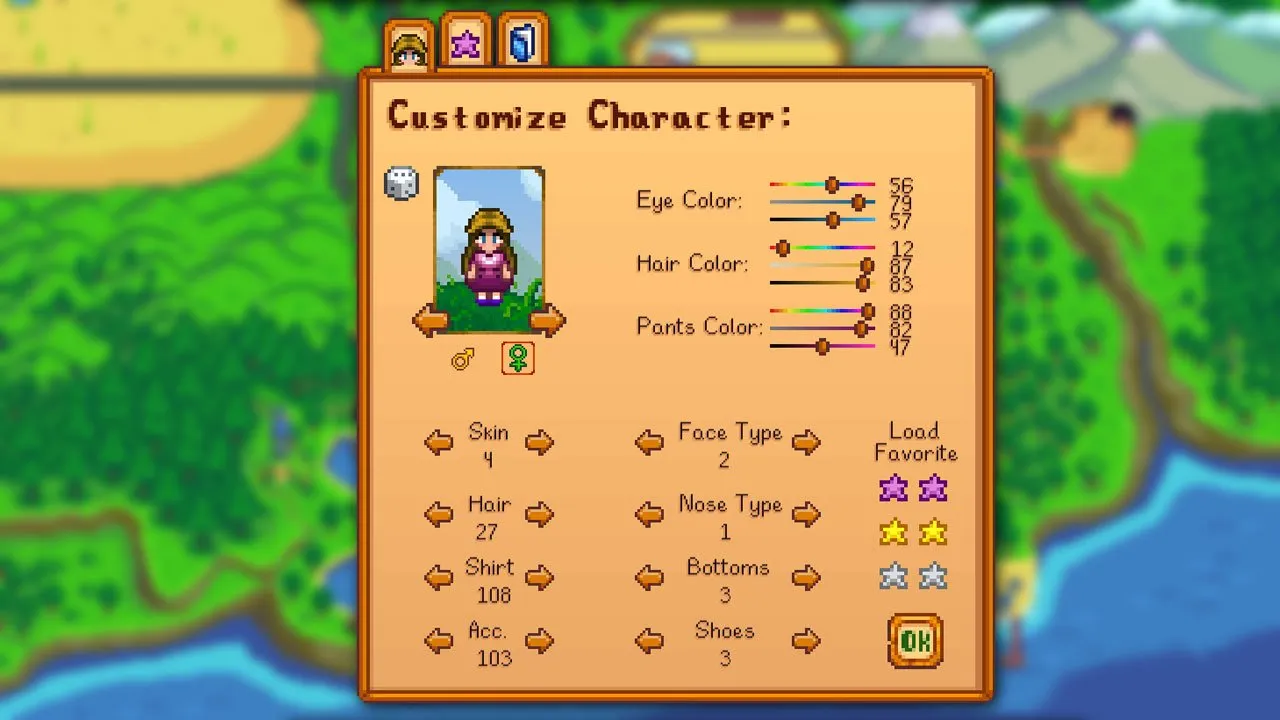Viewport: 1280px width, 720px height.
Task: Click the Eye Color hue slider
Action: pyautogui.click(x=822, y=185)
